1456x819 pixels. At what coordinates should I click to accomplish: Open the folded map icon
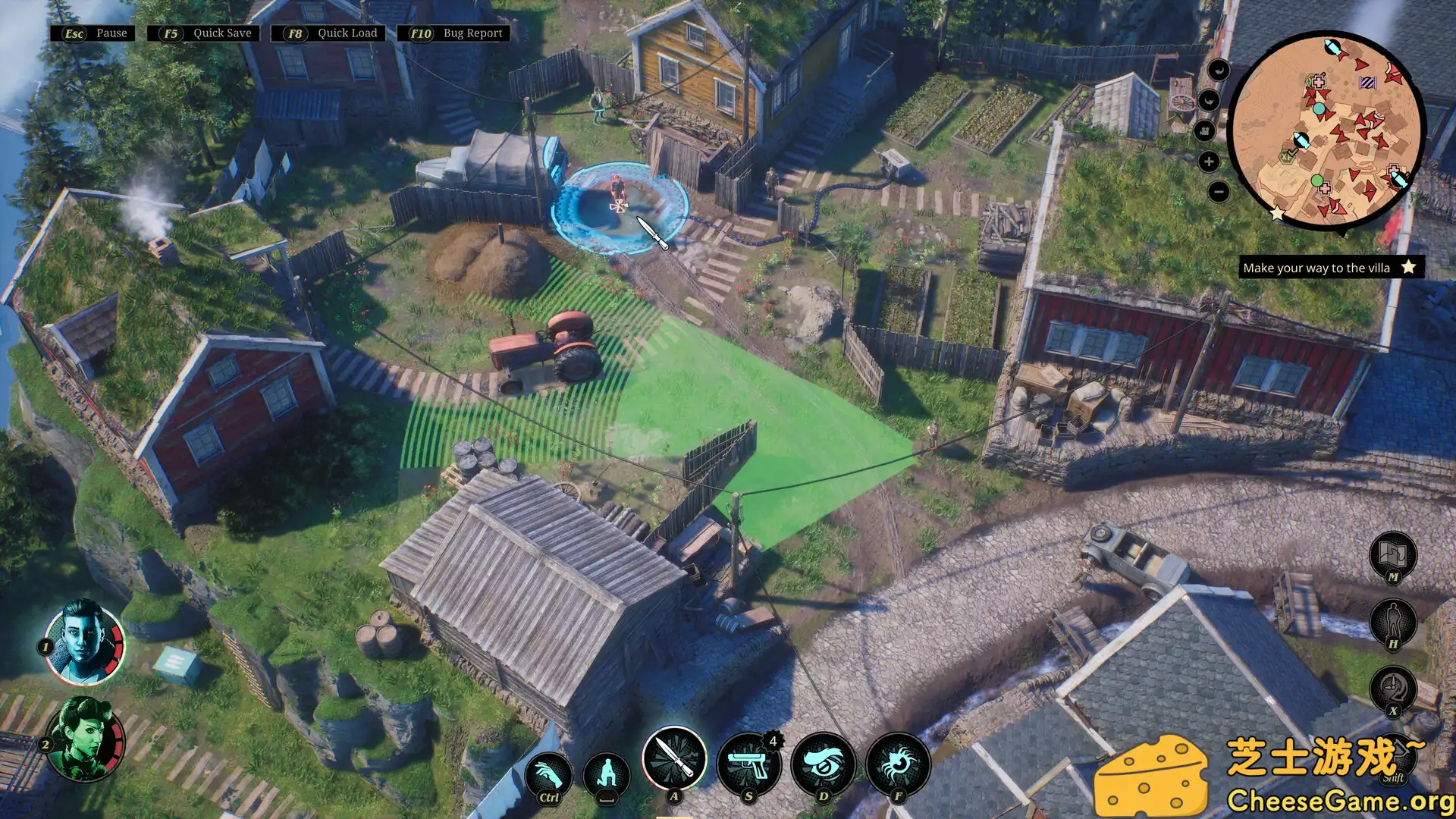click(1393, 554)
